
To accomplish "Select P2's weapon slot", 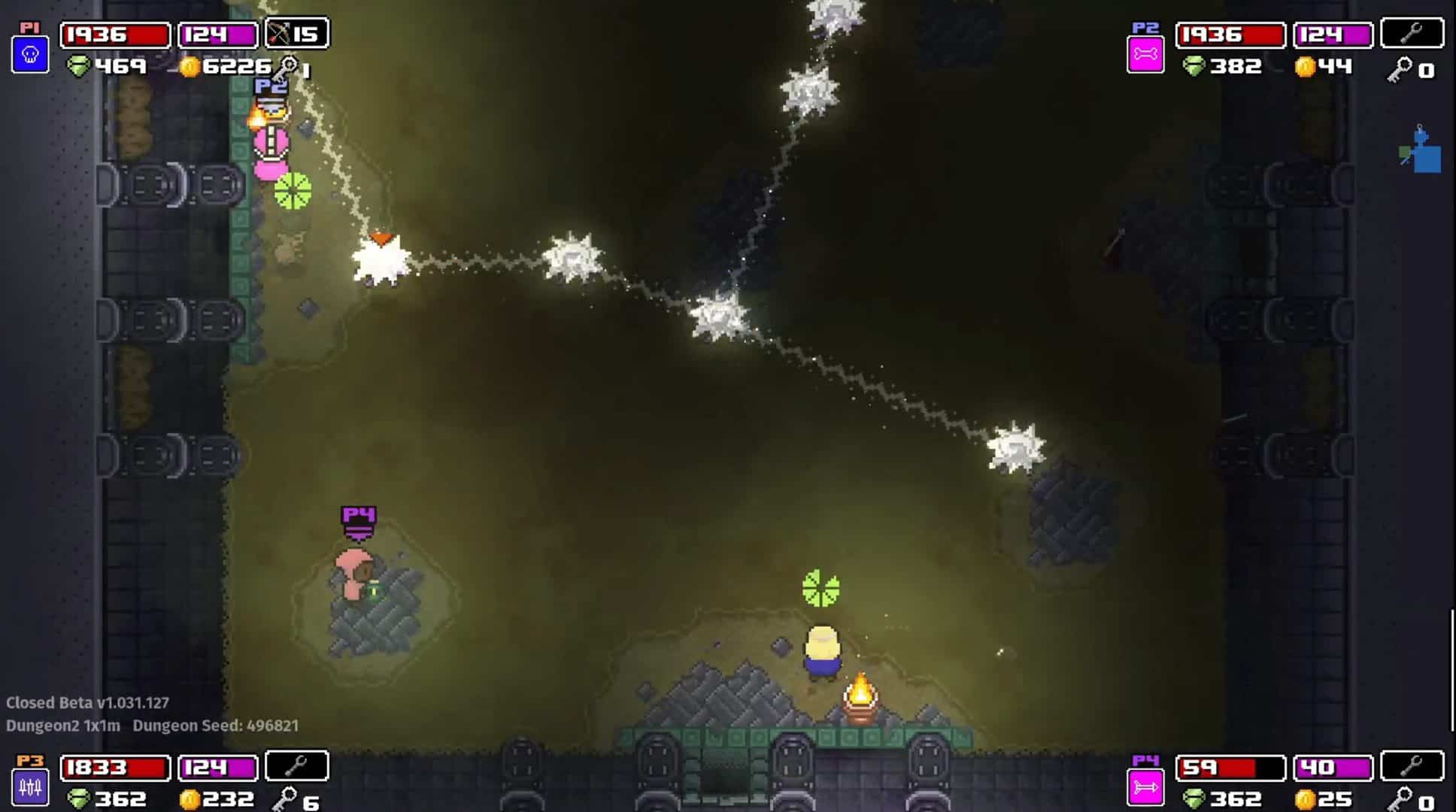I will (1412, 34).
